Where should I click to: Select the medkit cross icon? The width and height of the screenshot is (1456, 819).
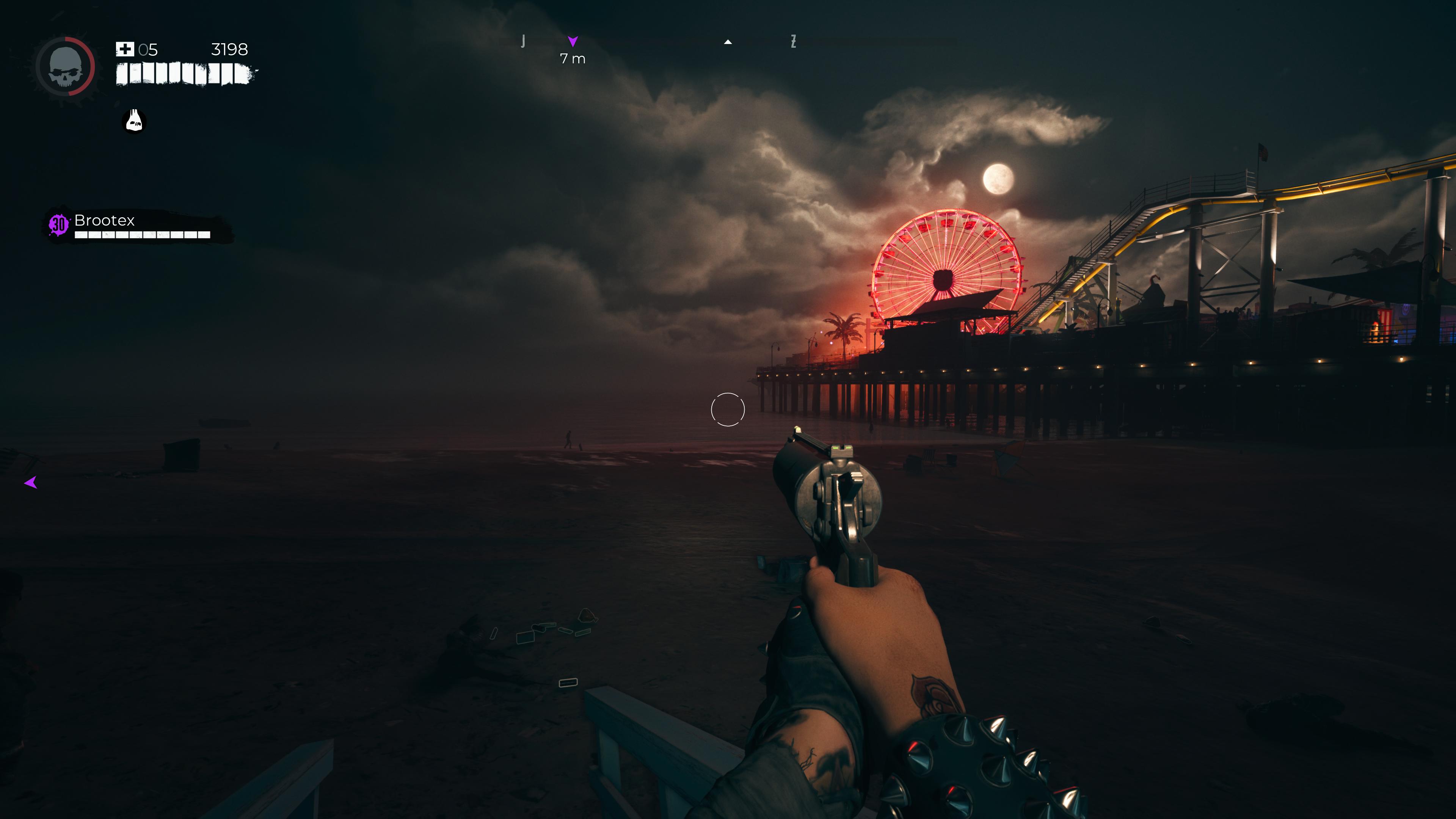[x=124, y=49]
